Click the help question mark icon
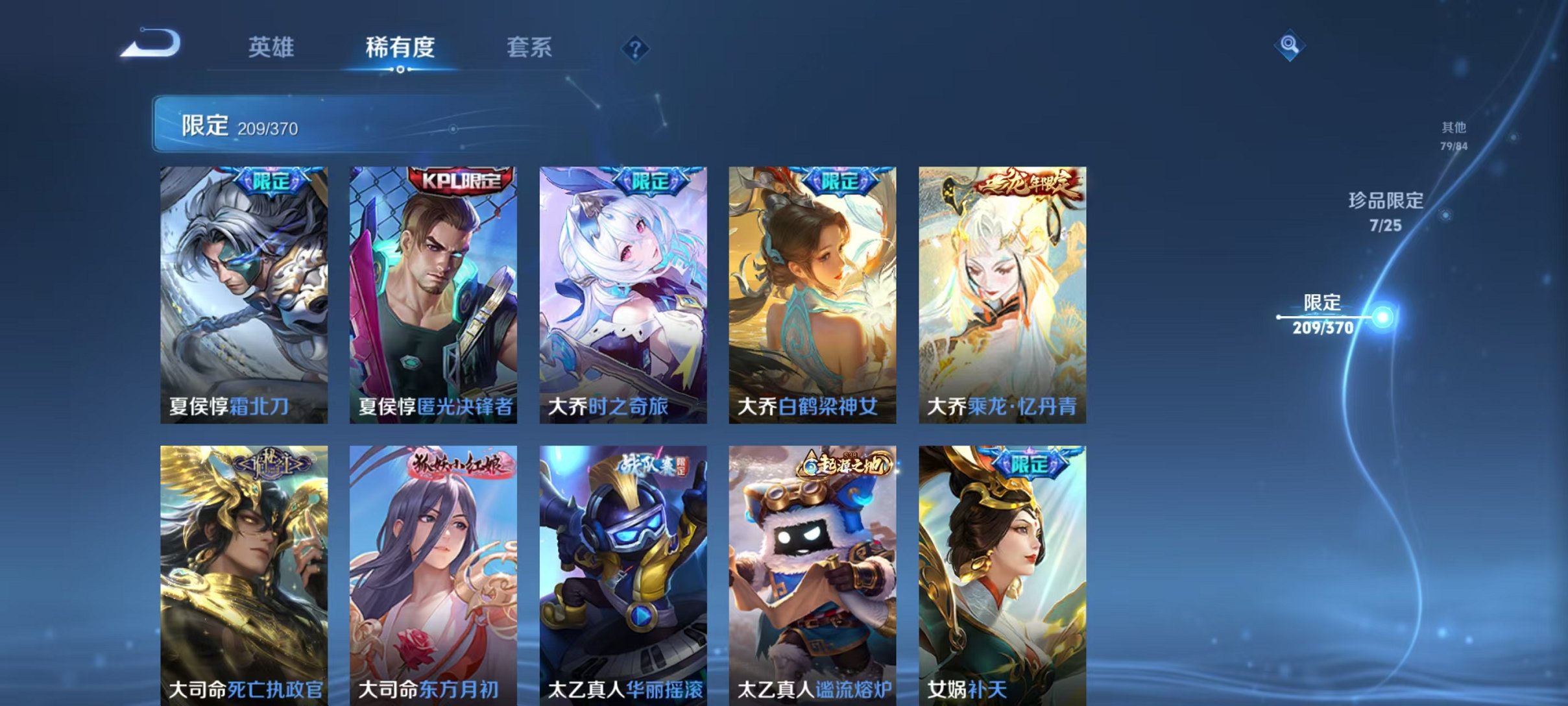Viewport: 1568px width, 706px height. 636,49
